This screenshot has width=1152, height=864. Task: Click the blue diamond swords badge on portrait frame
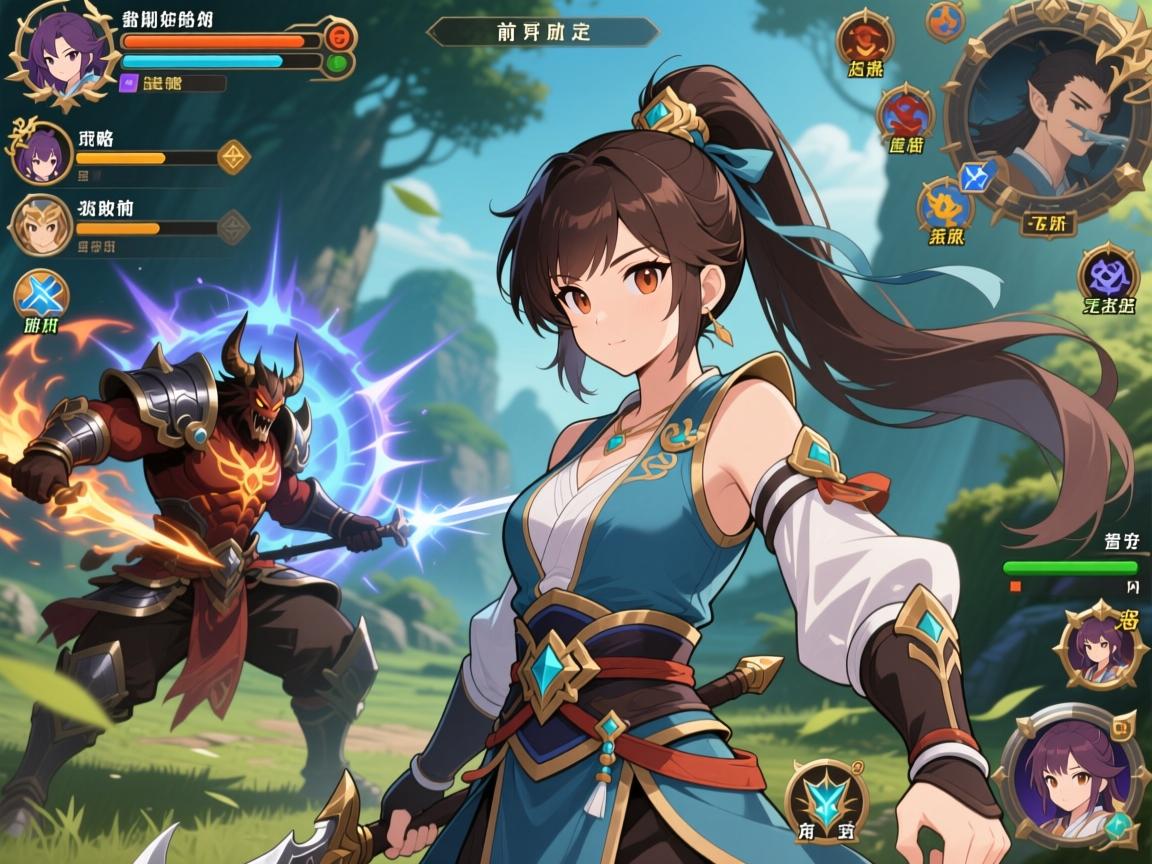pos(973,179)
